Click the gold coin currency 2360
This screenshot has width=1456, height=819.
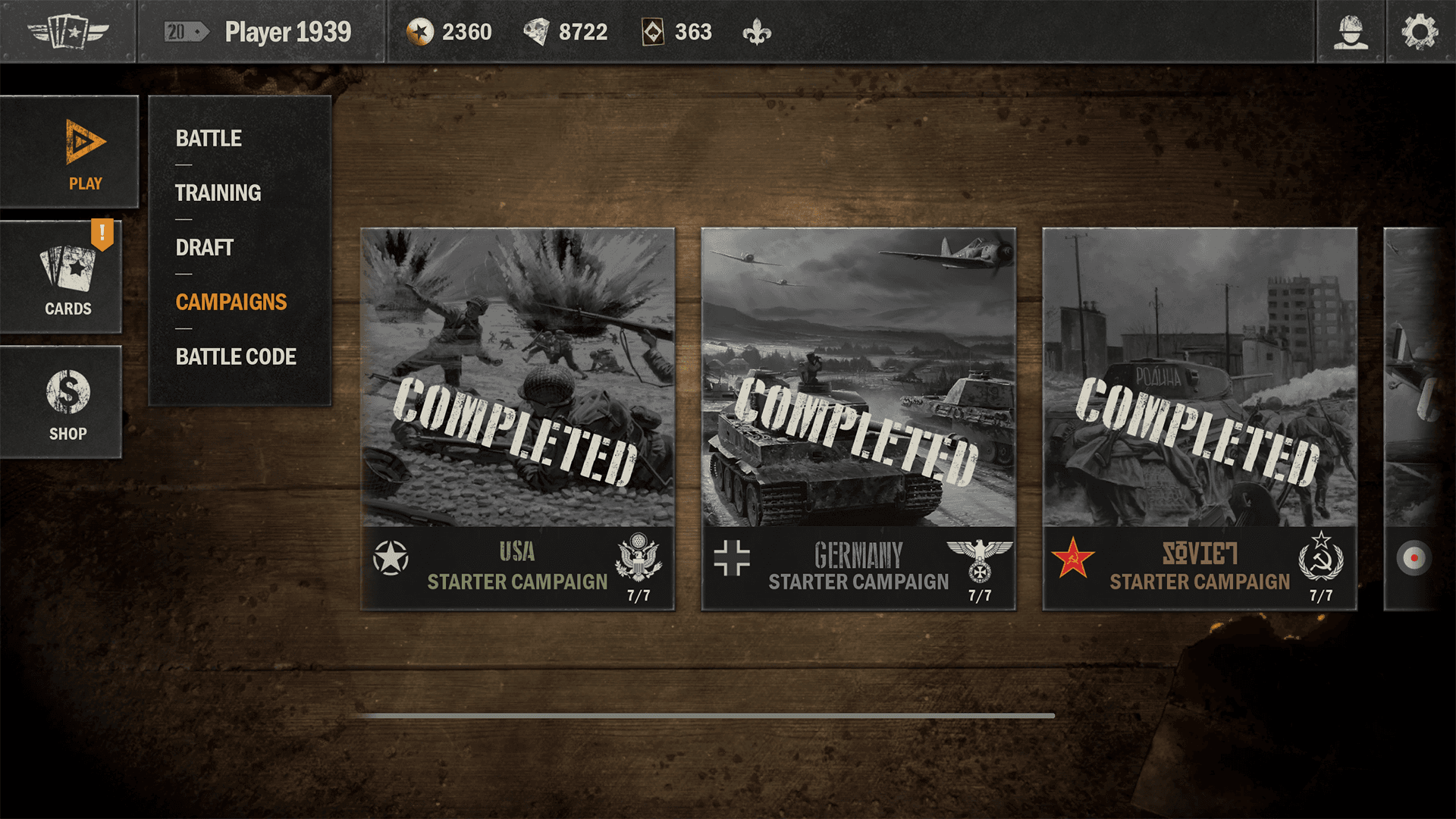click(449, 32)
